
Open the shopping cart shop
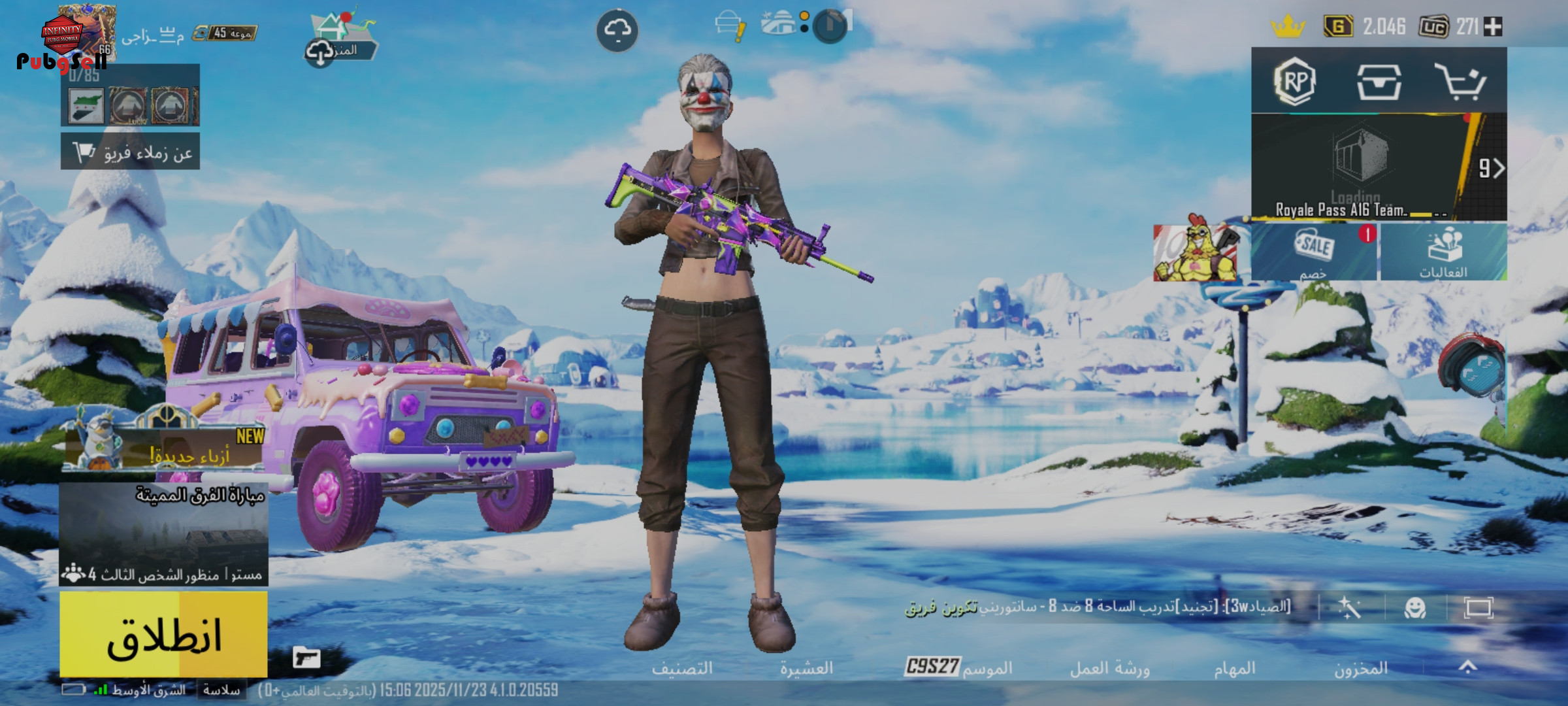coord(1461,82)
